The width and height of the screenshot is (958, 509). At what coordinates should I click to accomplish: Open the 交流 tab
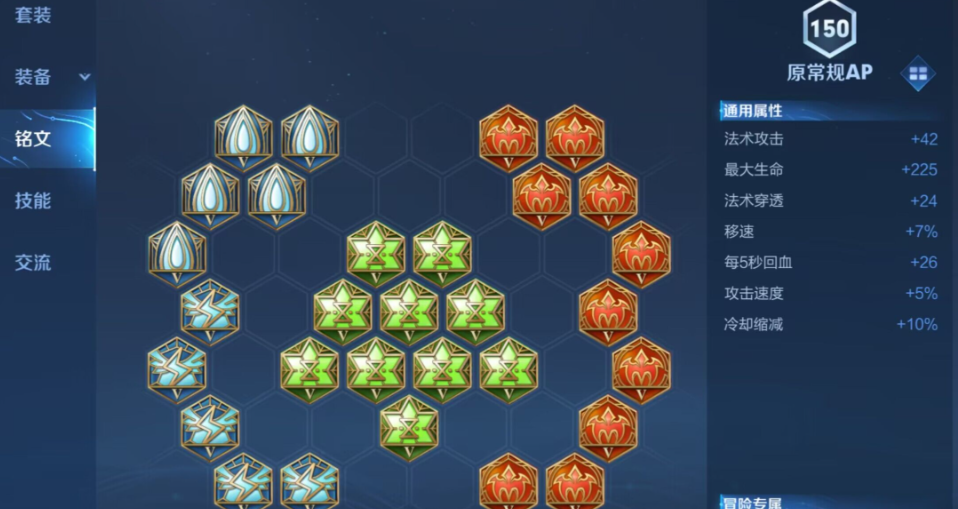[x=33, y=262]
